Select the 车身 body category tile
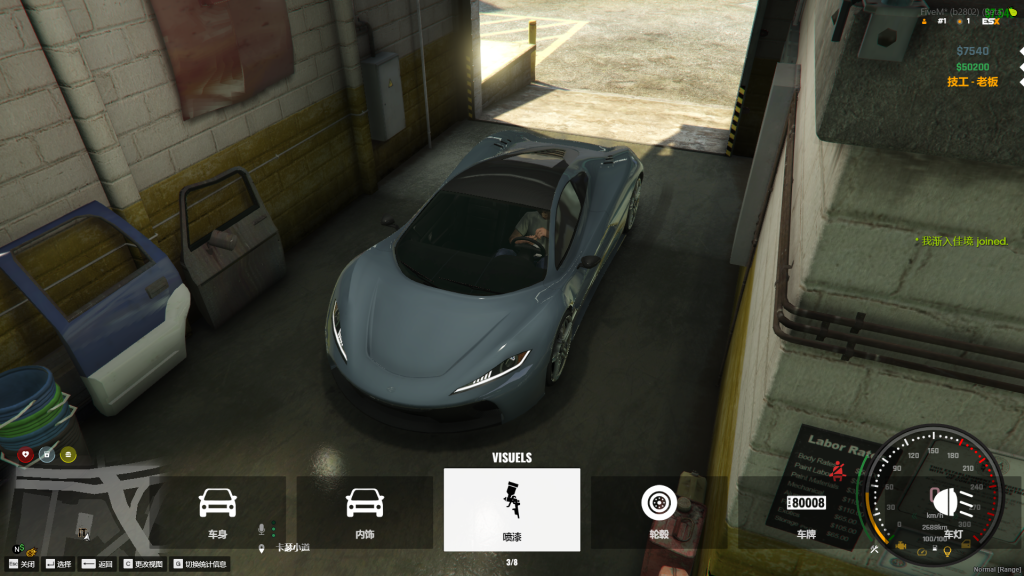Viewport: 1024px width, 576px height. point(218,511)
